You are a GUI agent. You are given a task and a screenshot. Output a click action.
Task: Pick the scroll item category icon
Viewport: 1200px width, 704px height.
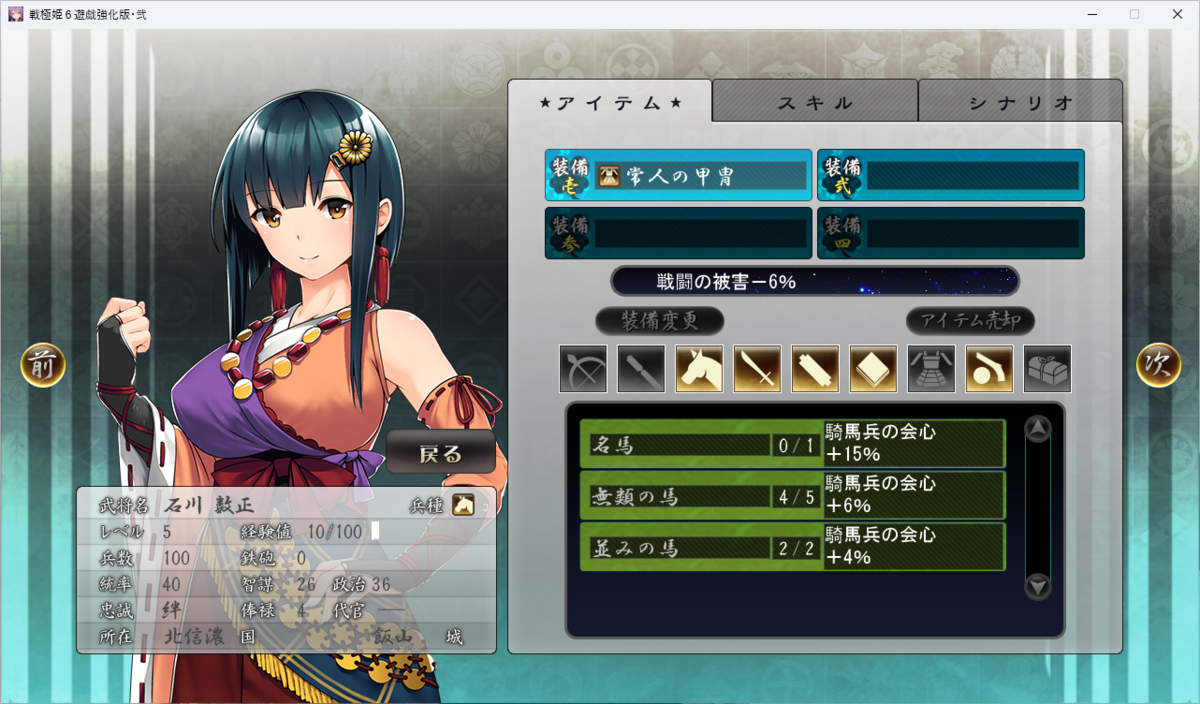tap(815, 369)
